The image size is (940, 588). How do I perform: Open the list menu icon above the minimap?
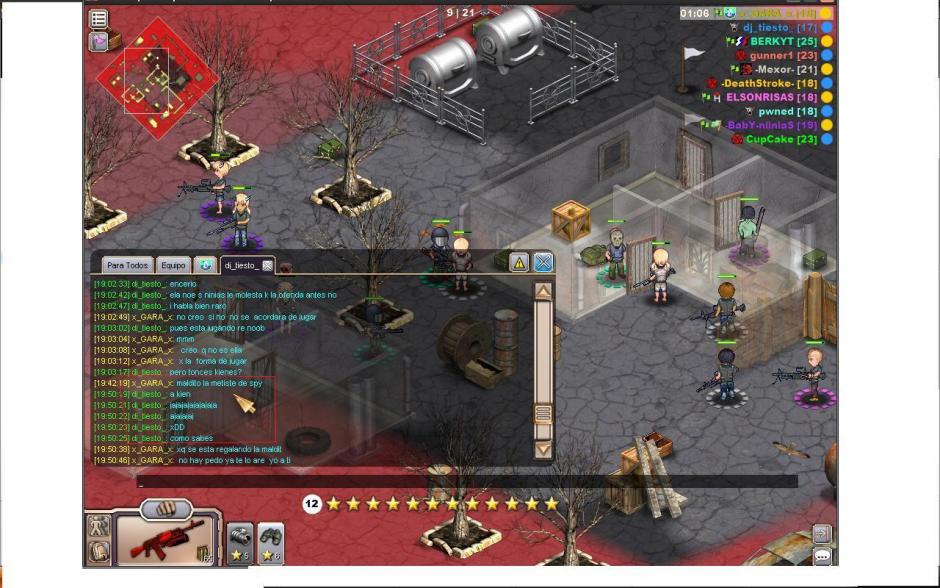coord(99,18)
